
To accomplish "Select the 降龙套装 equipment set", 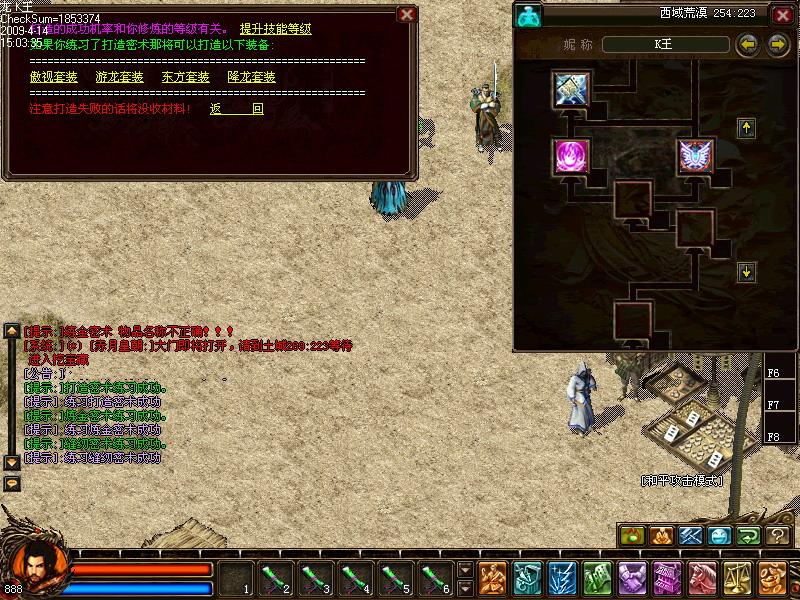I will click(251, 77).
